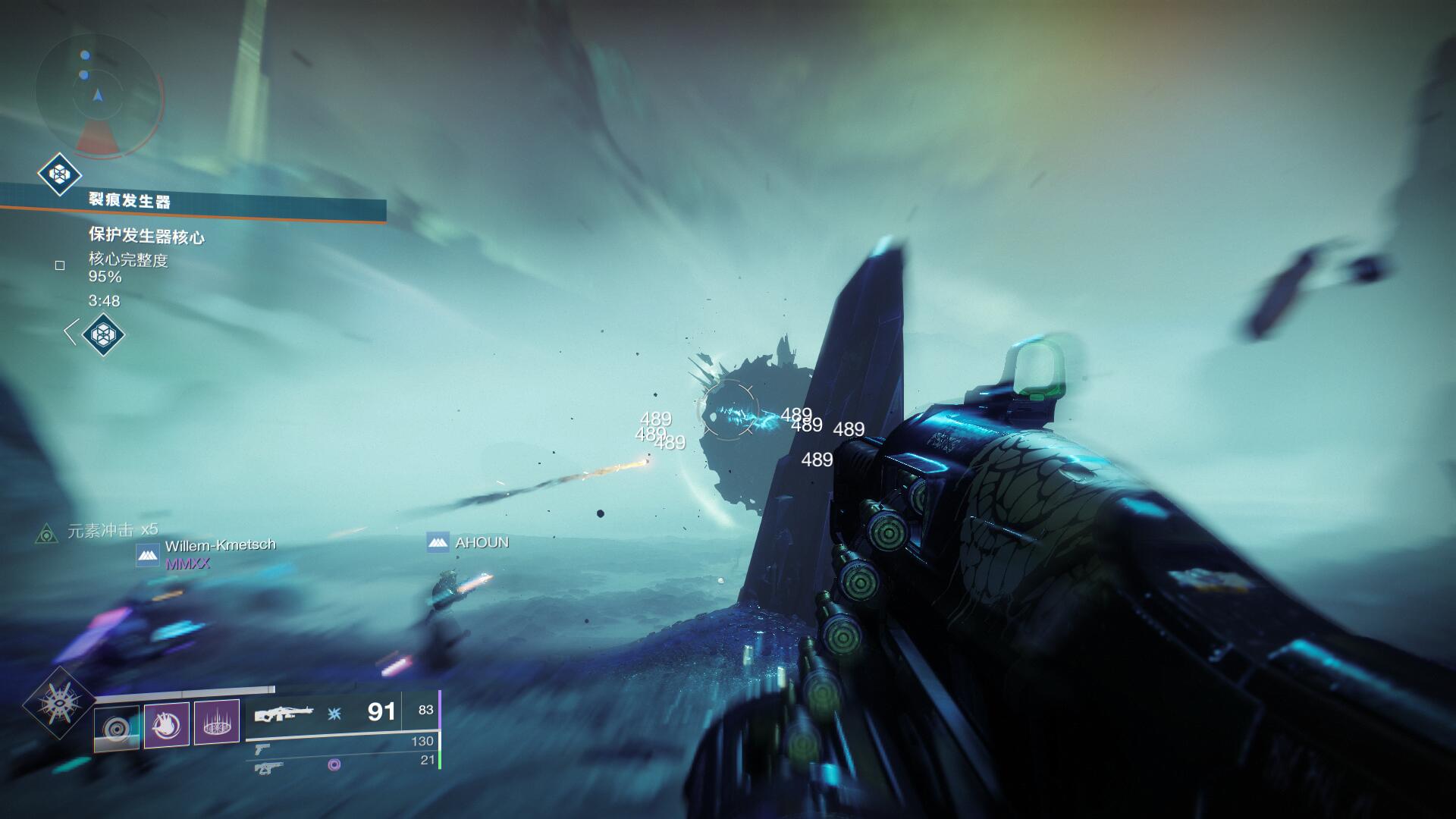Trigger the flaming hand melee ability icon
Viewport: 1456px width, 819px height.
click(166, 724)
